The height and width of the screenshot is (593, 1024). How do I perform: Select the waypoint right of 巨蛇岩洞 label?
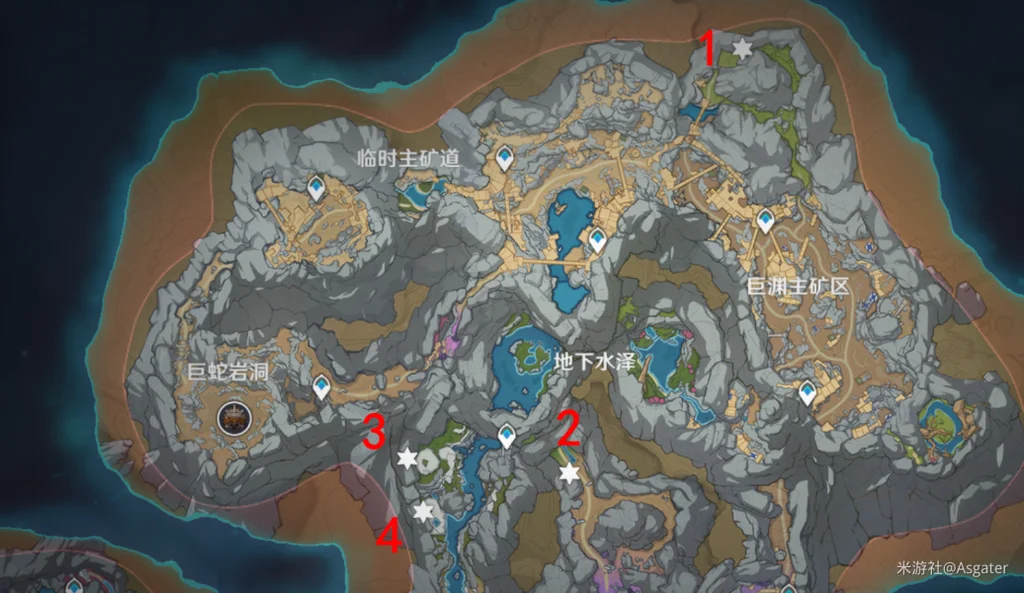(x=321, y=386)
